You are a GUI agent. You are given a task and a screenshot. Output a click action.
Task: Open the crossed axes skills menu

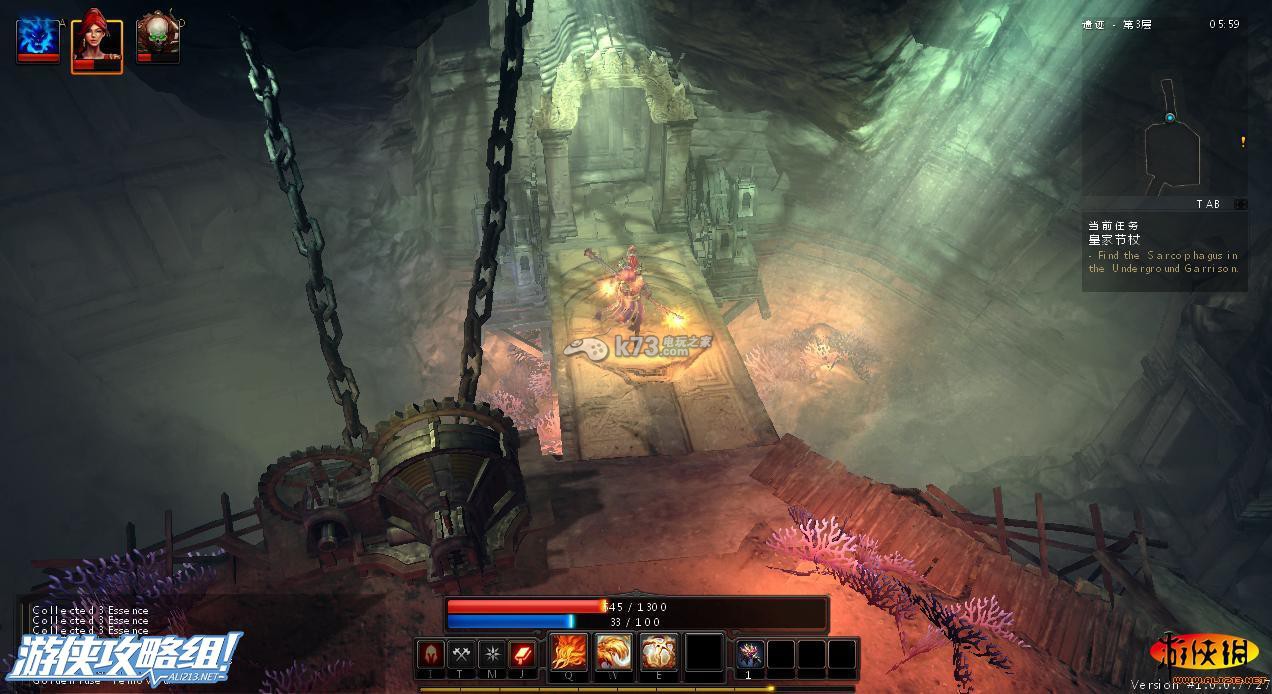pyautogui.click(x=461, y=654)
